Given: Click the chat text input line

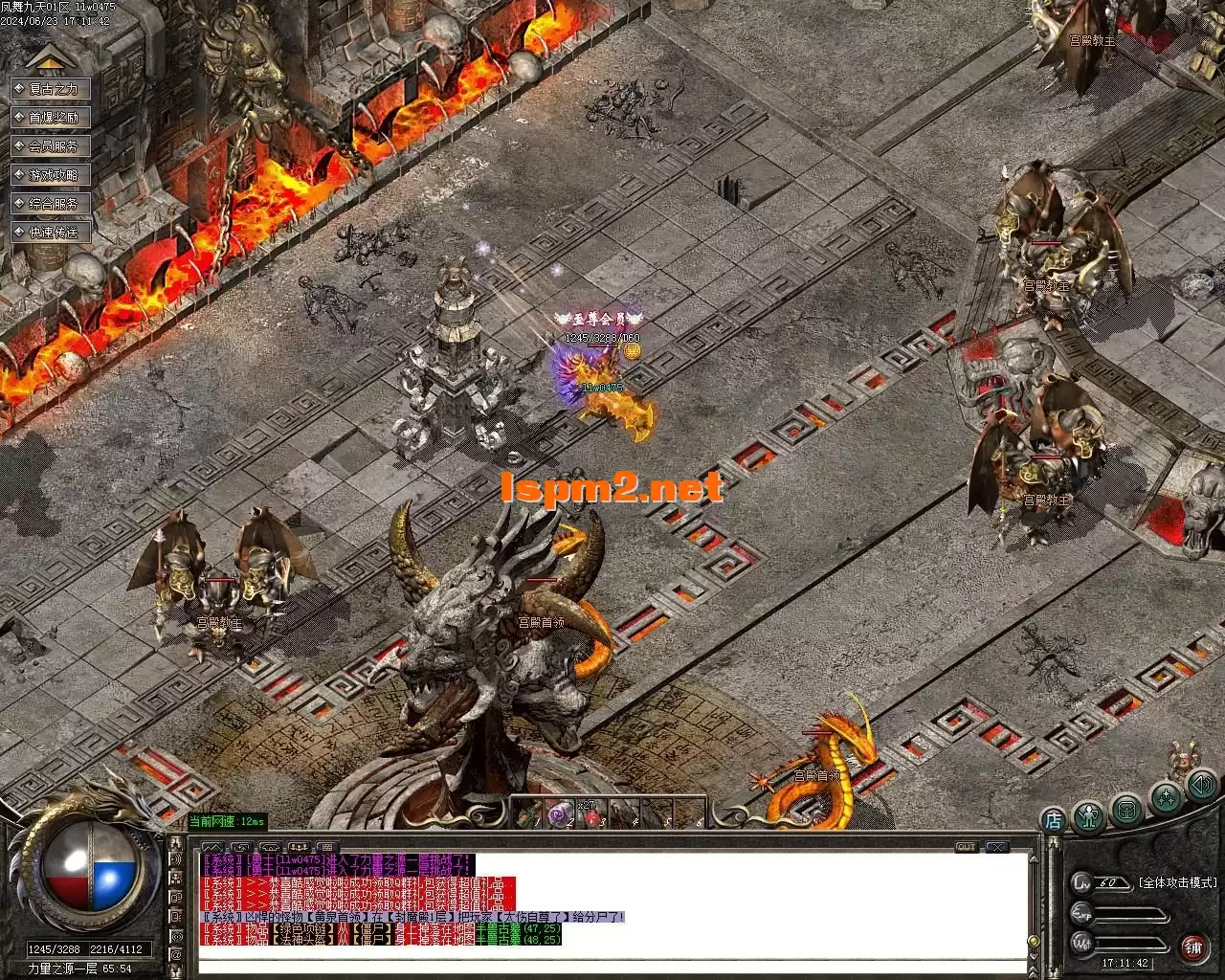Looking at the screenshot, I should 603,964.
